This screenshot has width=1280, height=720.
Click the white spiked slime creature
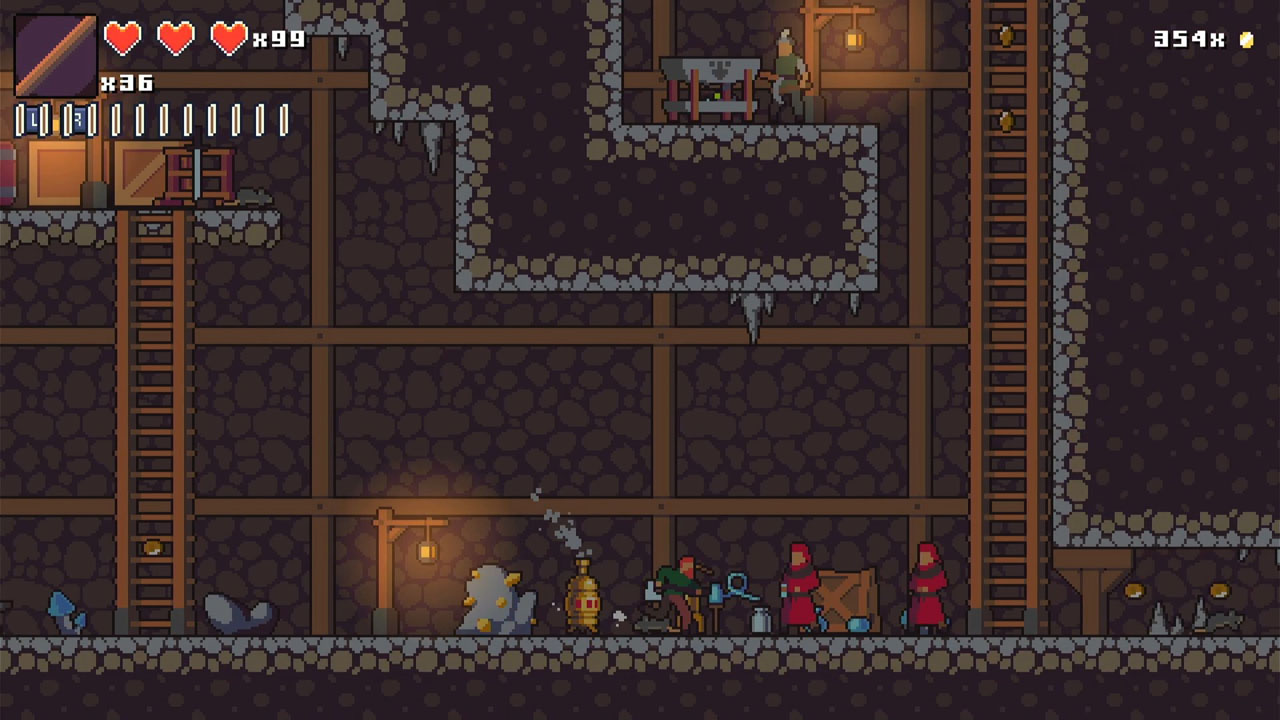(495, 600)
